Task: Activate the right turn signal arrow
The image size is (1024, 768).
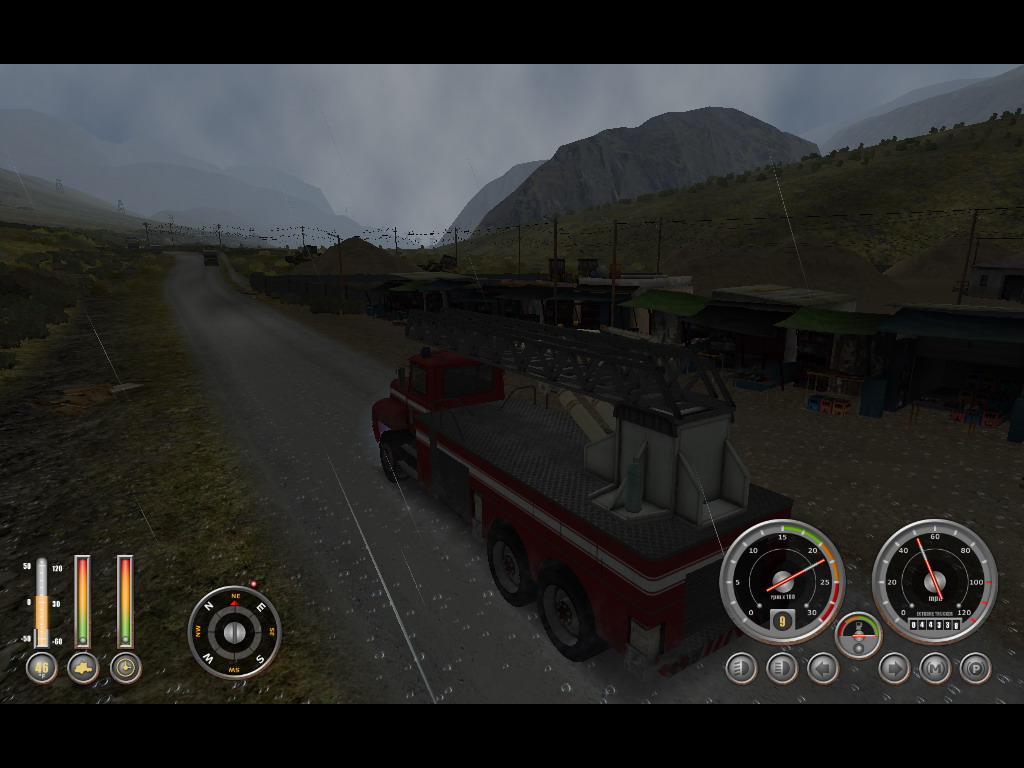Action: pos(894,668)
